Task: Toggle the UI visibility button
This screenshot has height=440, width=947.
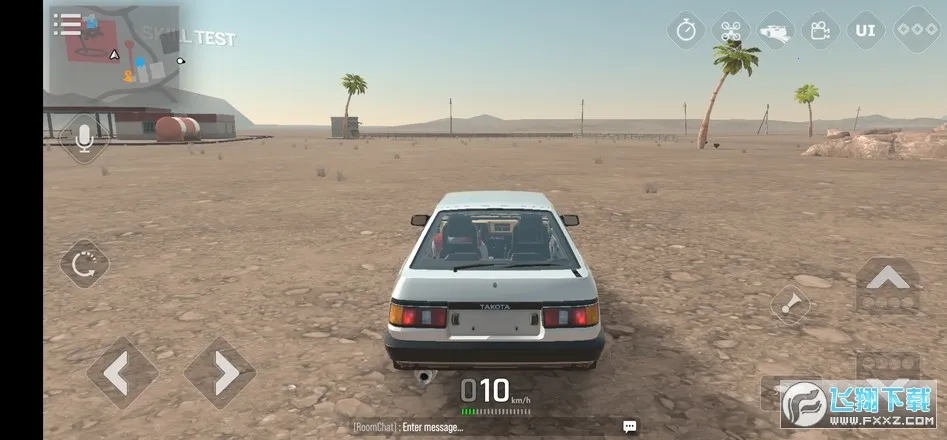Action: click(865, 30)
